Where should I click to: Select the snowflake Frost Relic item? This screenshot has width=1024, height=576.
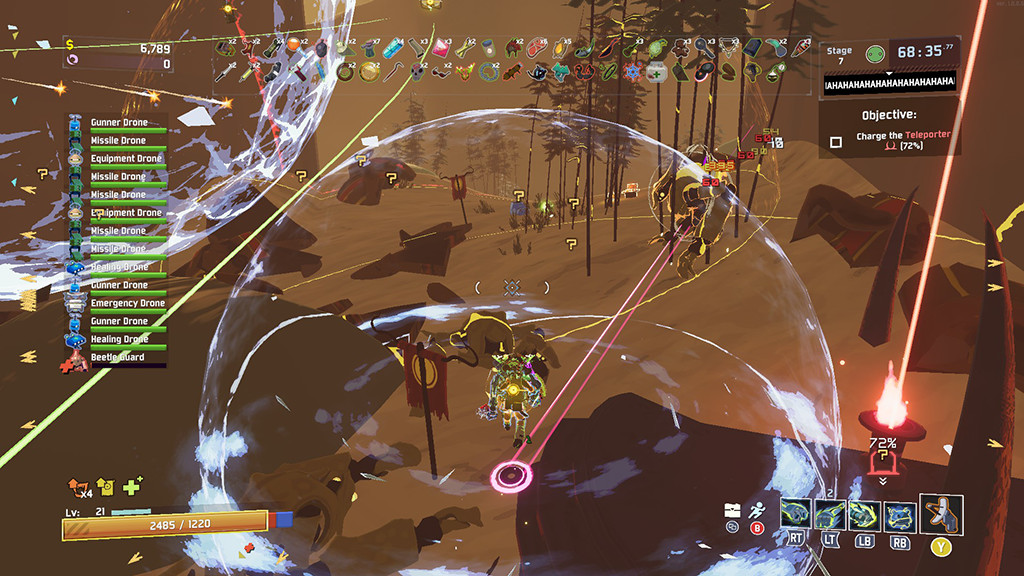(x=632, y=71)
